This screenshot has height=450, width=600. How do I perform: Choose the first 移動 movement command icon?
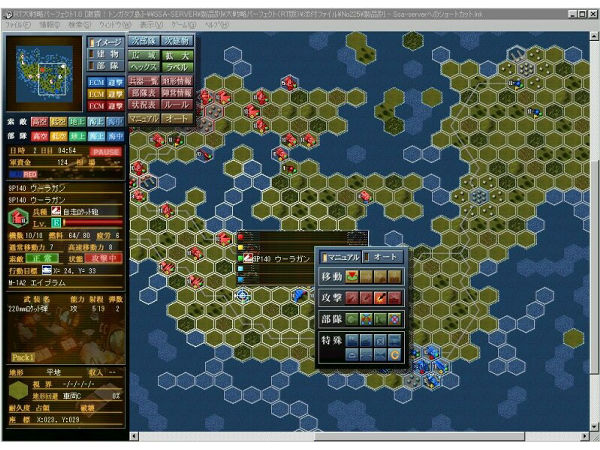point(354,276)
